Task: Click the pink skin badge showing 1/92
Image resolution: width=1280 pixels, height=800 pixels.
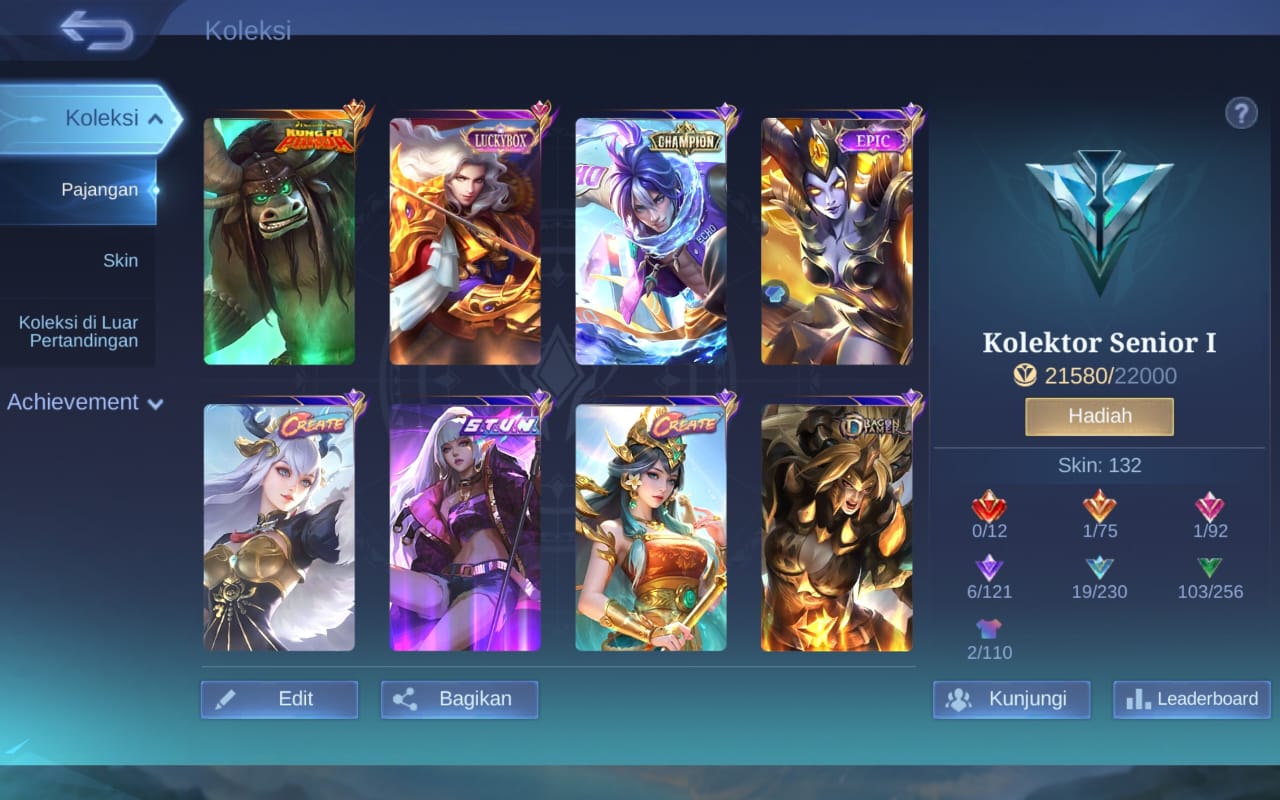Action: coord(1210,510)
